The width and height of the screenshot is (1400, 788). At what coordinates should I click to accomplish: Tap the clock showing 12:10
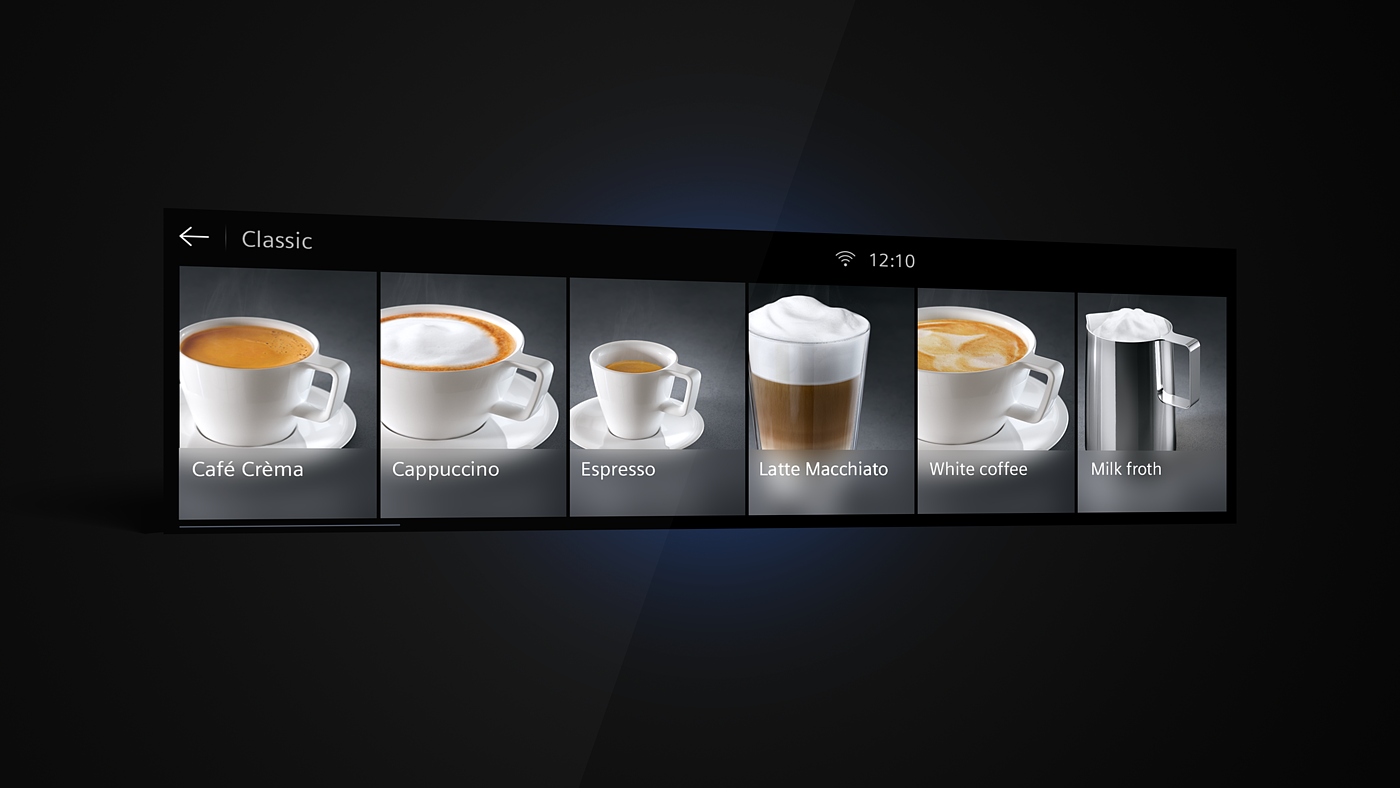pos(894,260)
